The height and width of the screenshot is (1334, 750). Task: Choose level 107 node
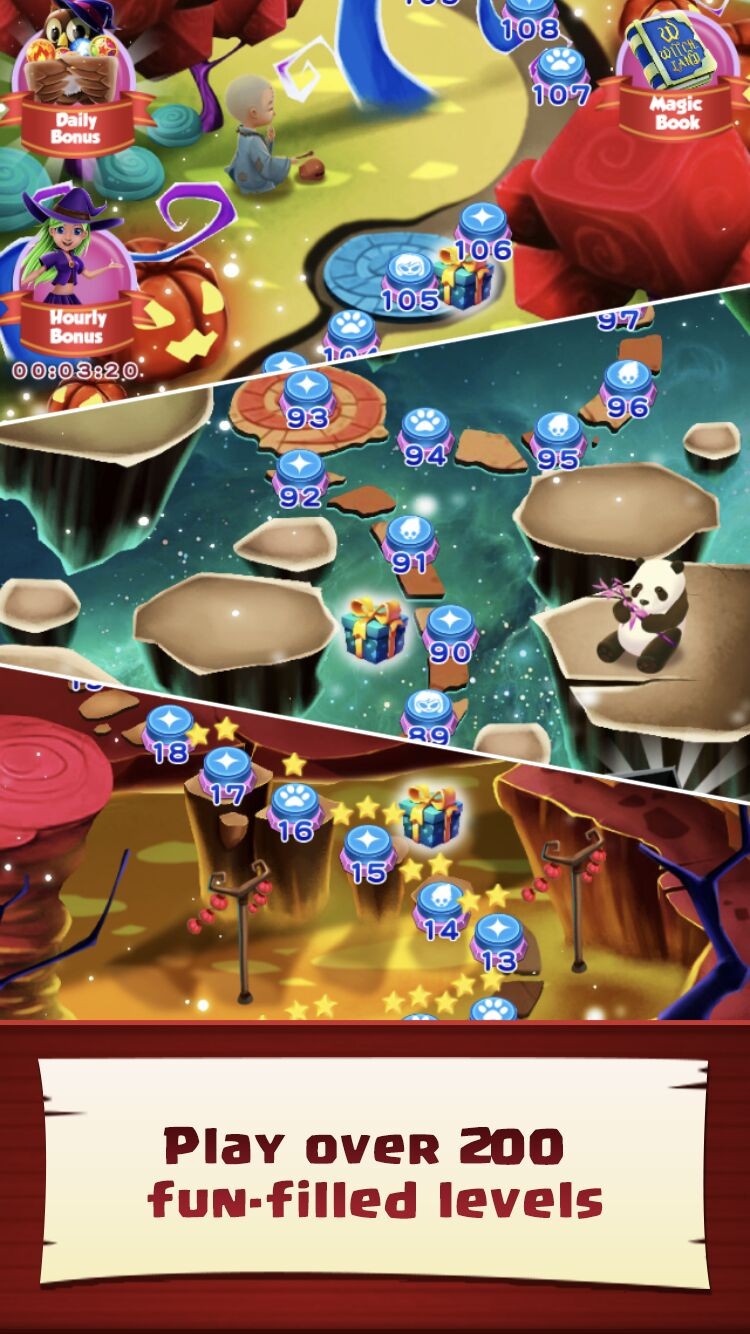coord(561,72)
